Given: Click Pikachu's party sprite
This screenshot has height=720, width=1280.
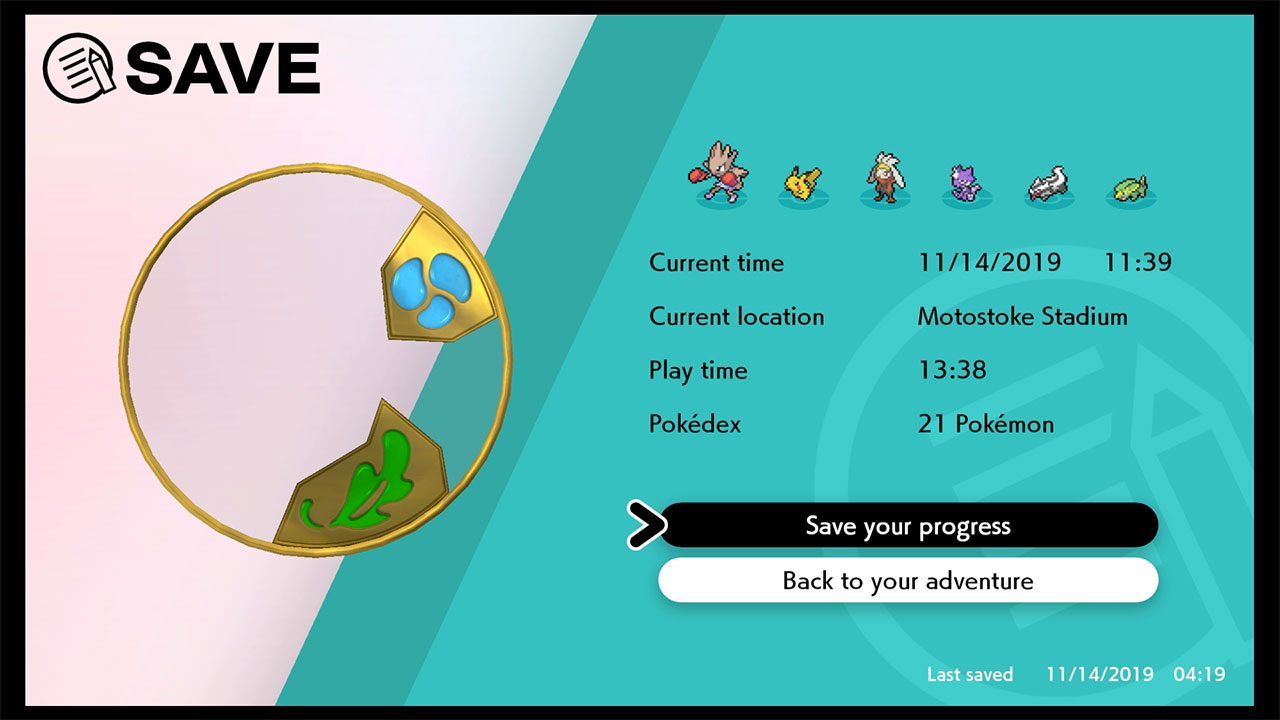Looking at the screenshot, I should 800,180.
